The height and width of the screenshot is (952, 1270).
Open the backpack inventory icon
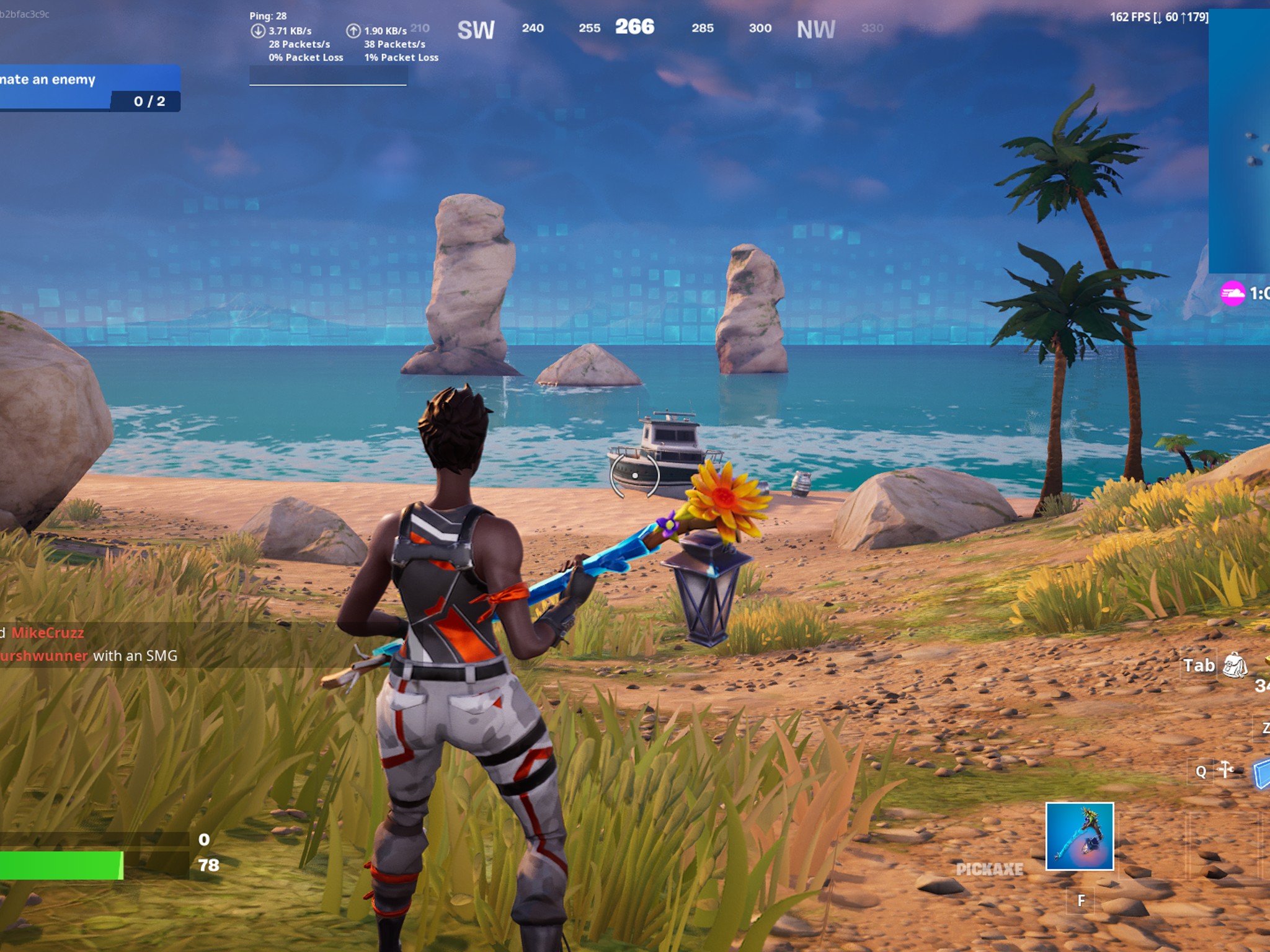[1234, 665]
